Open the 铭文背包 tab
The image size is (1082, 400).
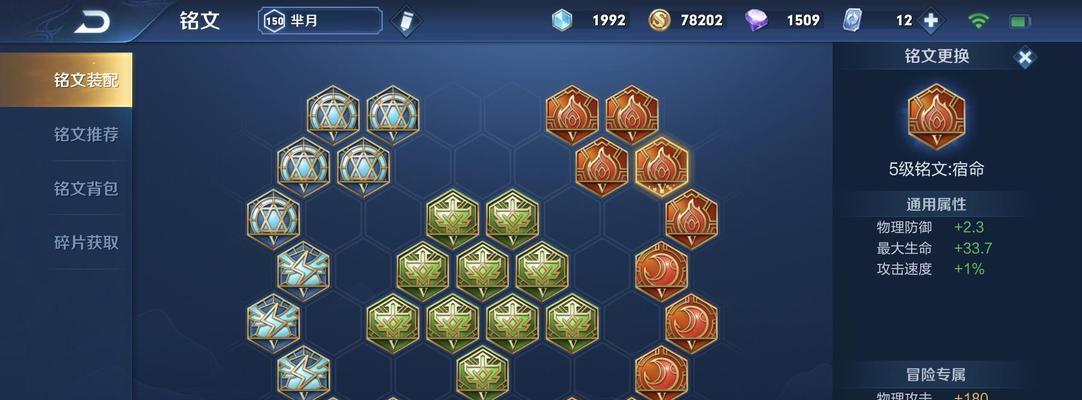point(66,188)
